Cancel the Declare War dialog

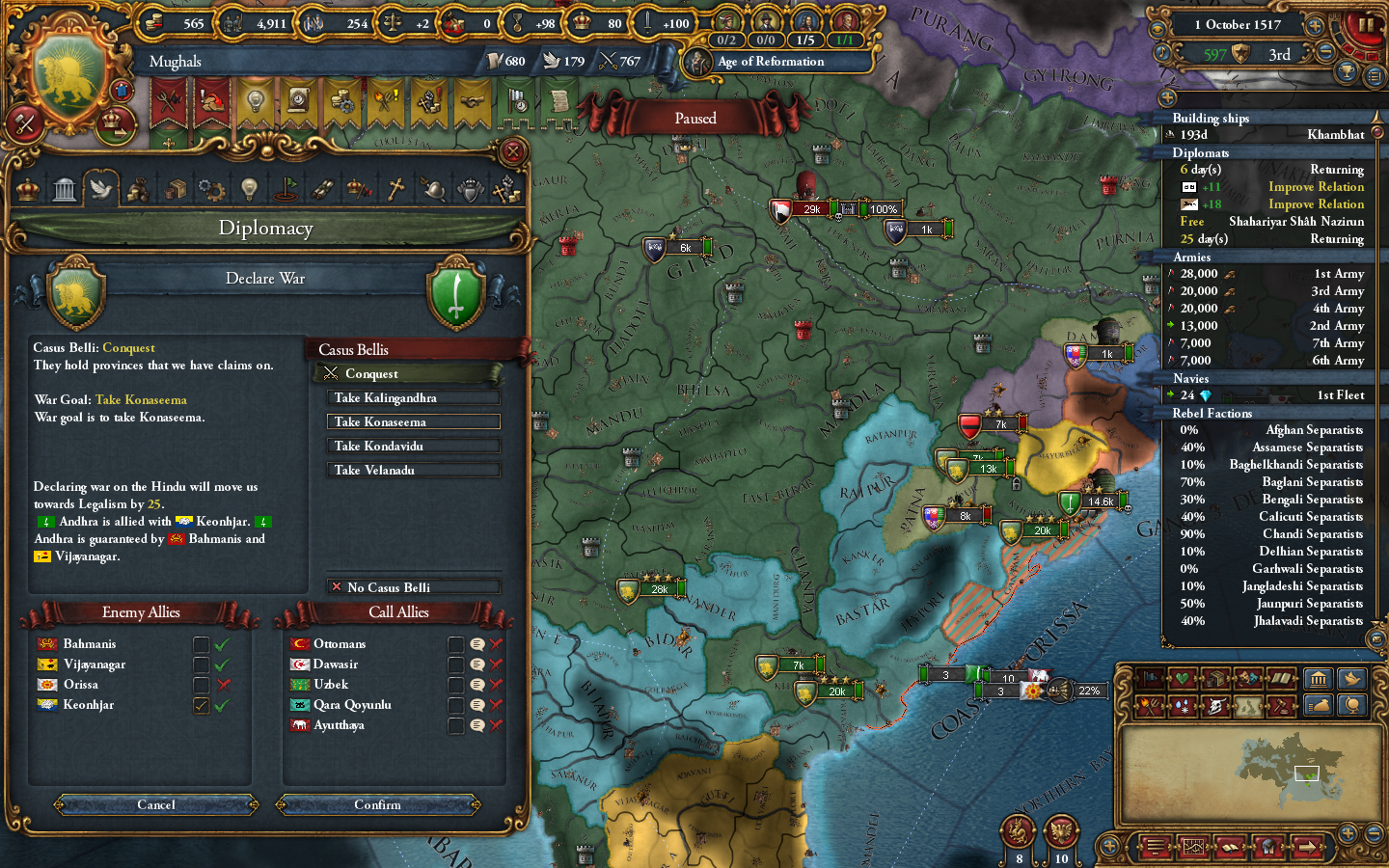[154, 804]
